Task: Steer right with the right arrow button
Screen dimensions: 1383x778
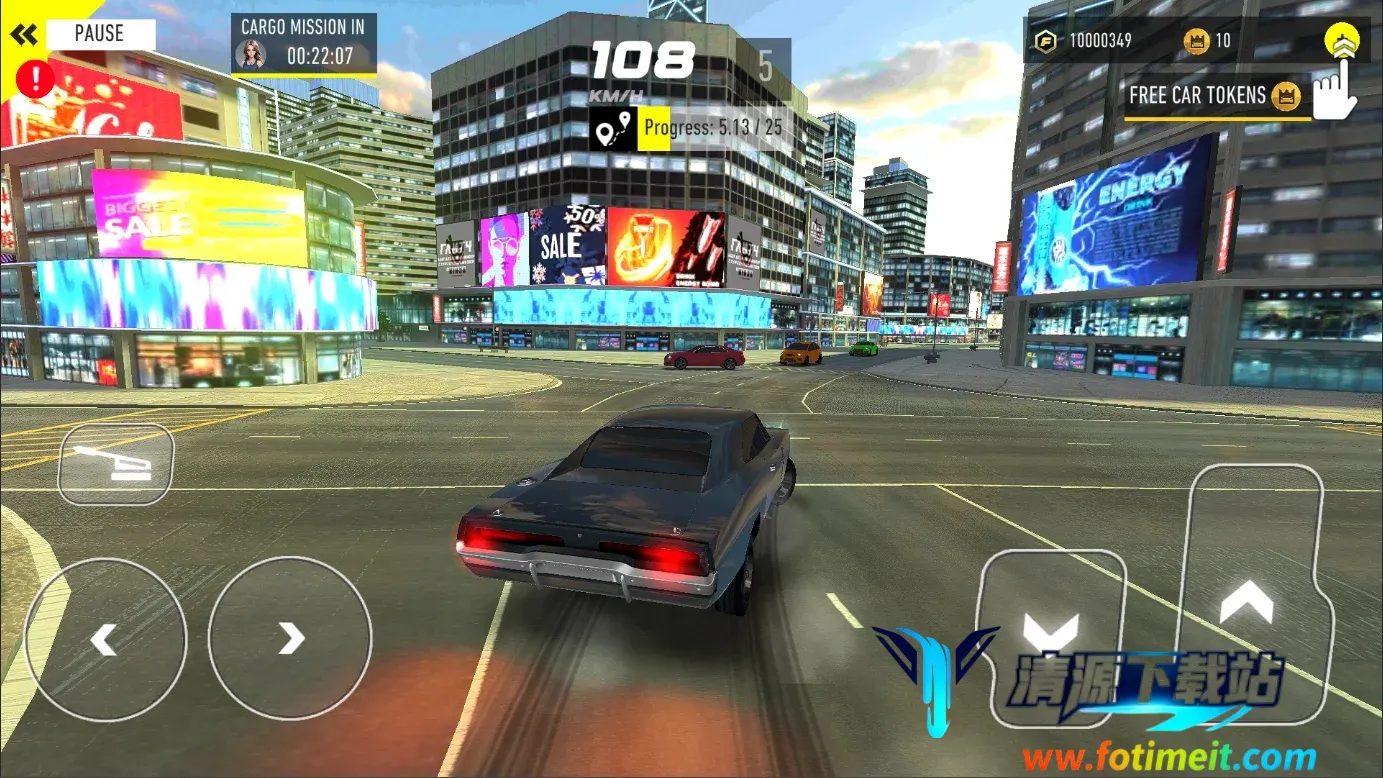Action: (290, 638)
